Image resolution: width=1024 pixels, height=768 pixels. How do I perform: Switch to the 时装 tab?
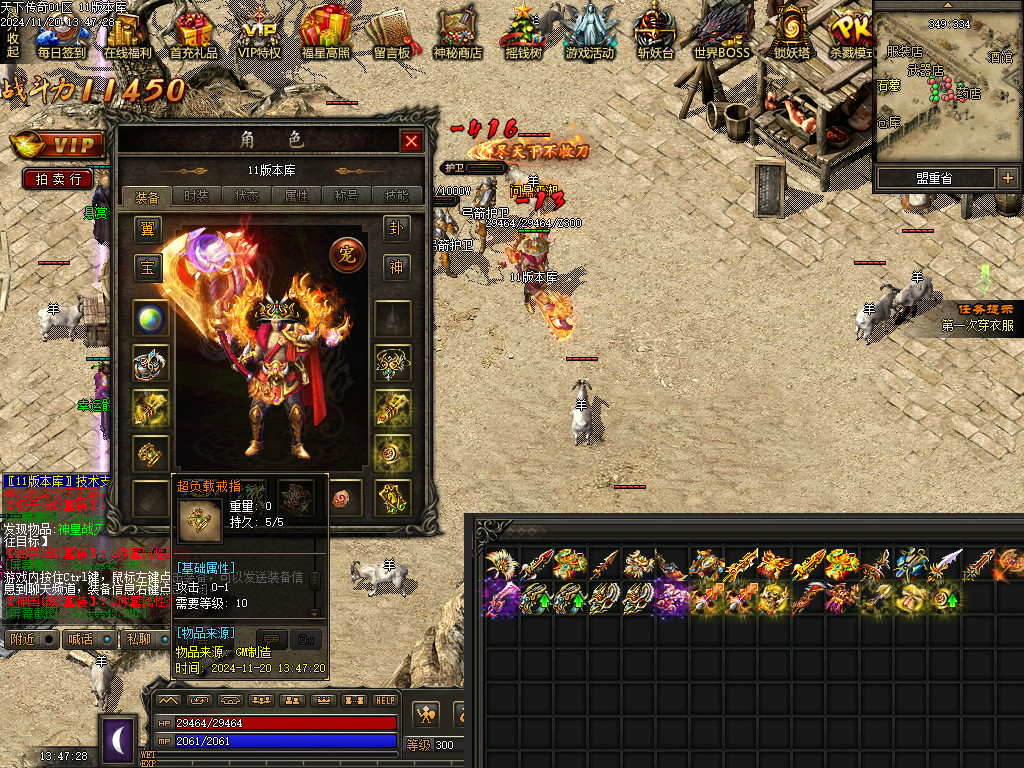(197, 196)
